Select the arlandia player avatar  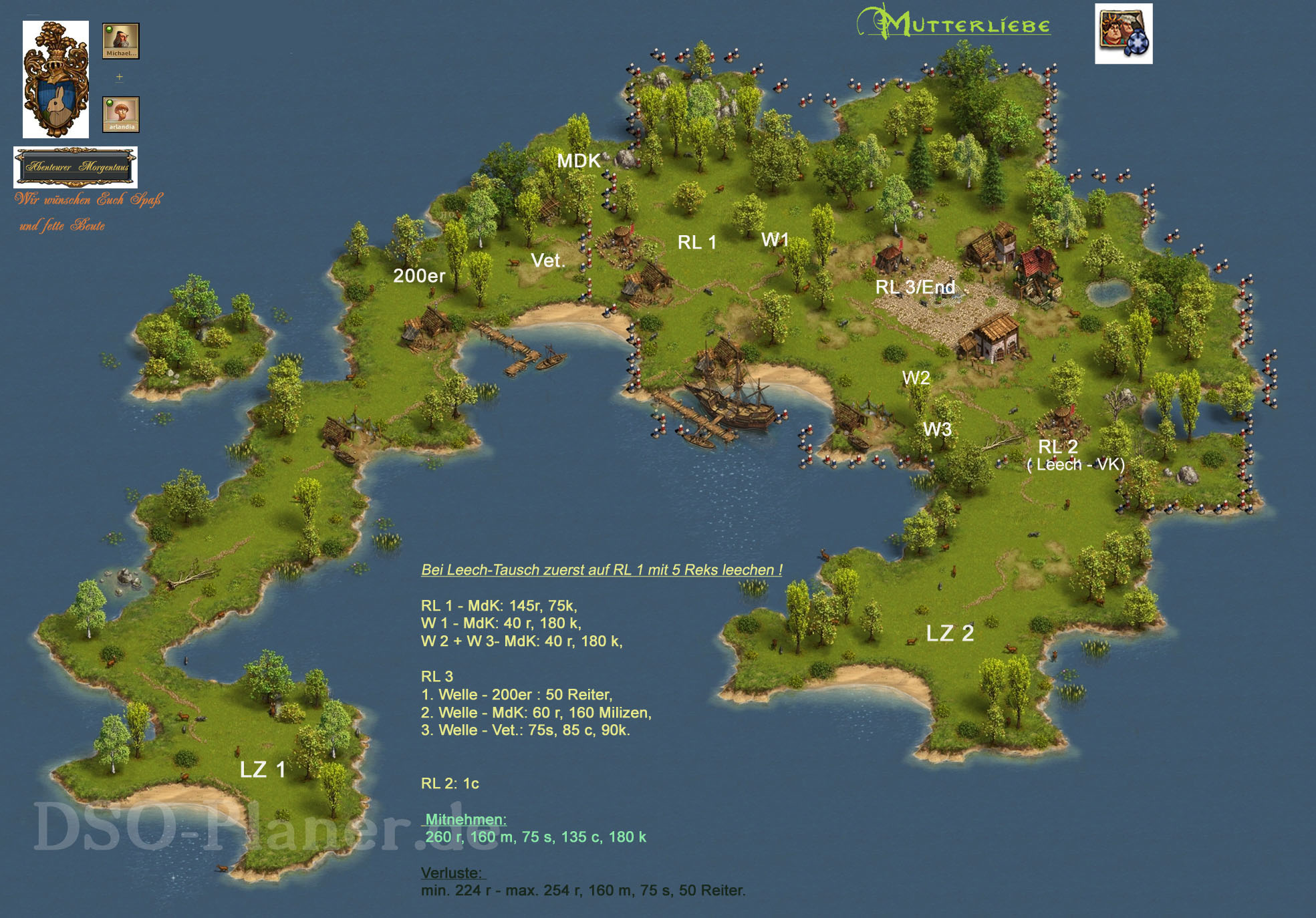(x=120, y=114)
